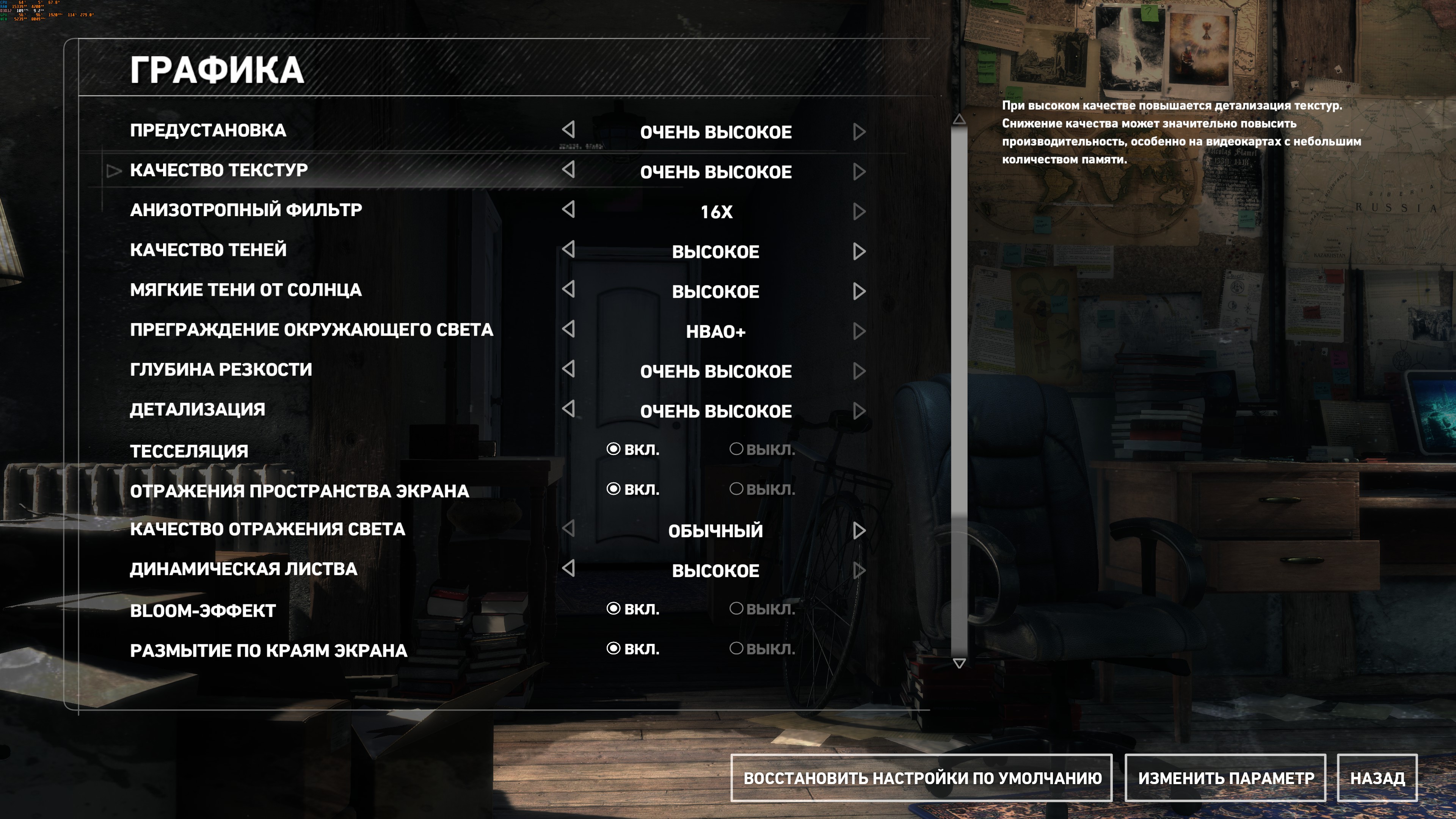Reduce ГЛУБИНА РЕЗКОСТИ with left arrow
Image resolution: width=1456 pixels, height=819 pixels.
pos(569,369)
